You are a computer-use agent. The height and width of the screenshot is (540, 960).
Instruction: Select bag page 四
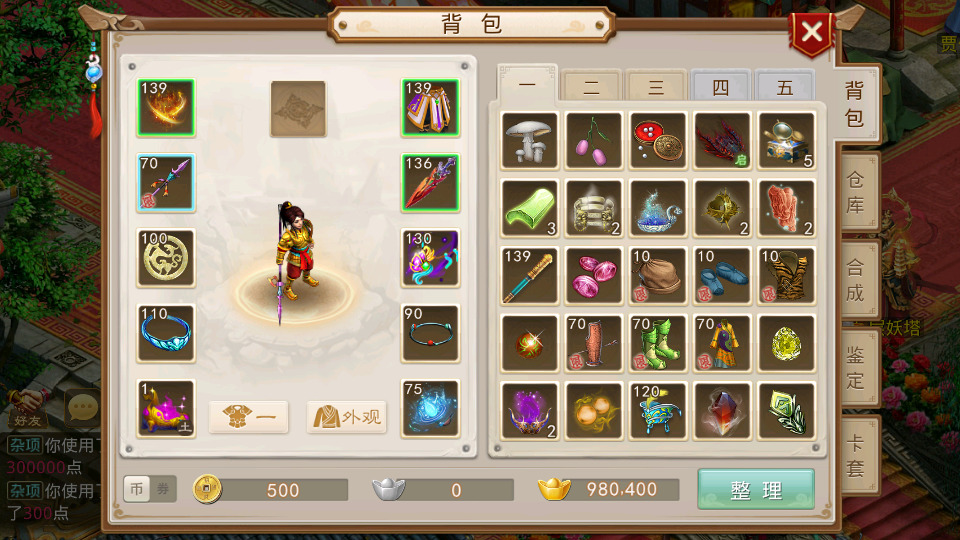[720, 88]
